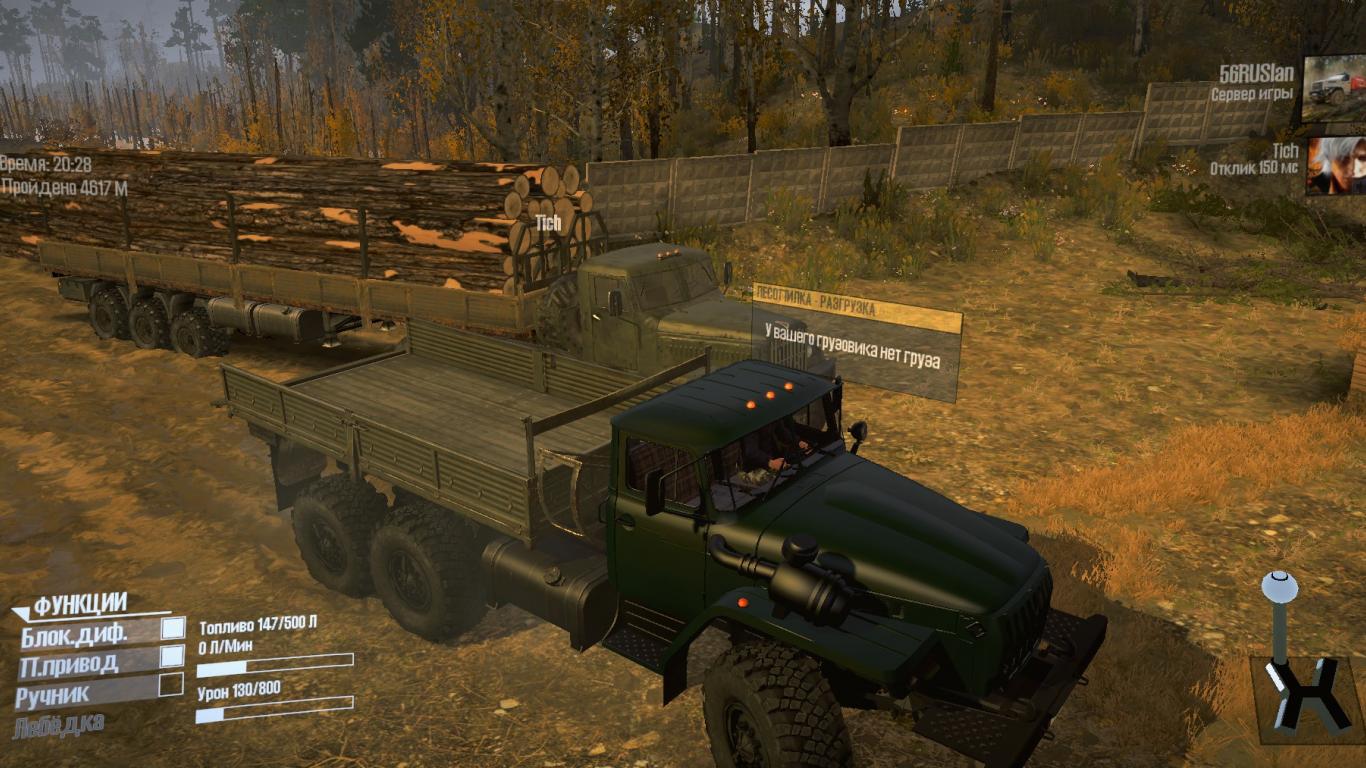Viewport: 1366px width, 768px height.
Task: Select the Лебёдка winch function
Action: (x=59, y=724)
